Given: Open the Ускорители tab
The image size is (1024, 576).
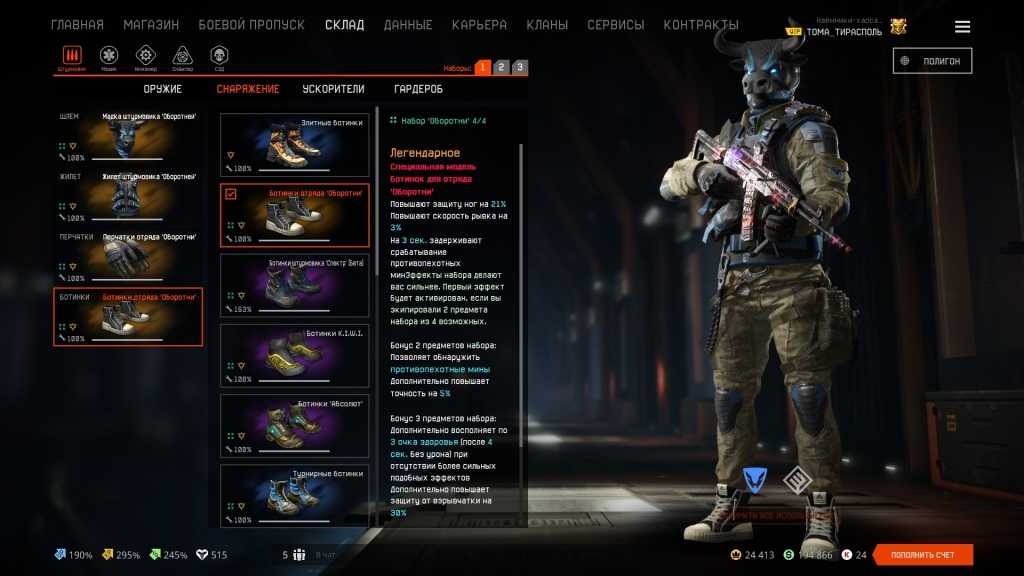Looking at the screenshot, I should (333, 89).
